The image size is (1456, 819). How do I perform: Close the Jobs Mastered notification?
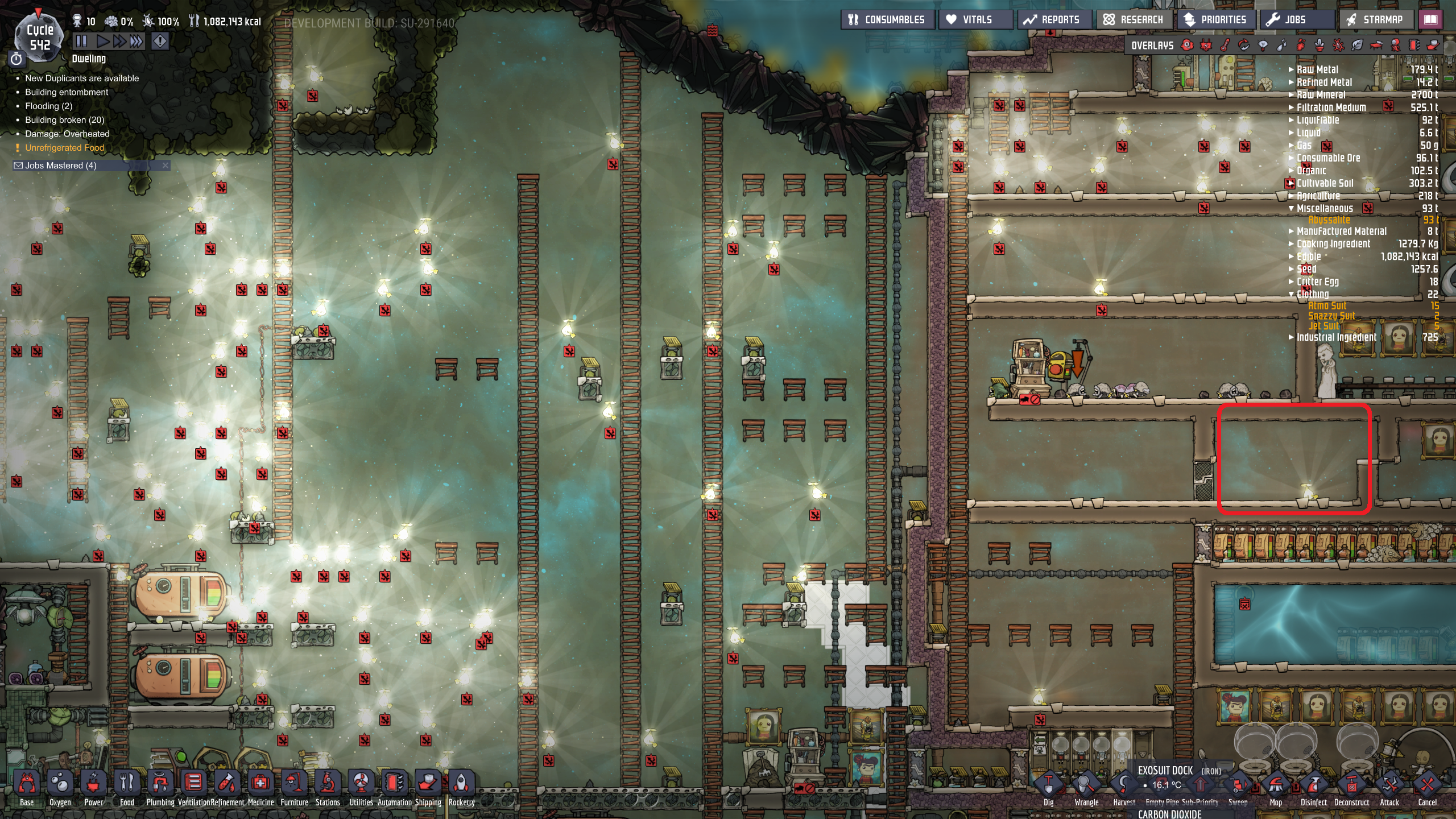tap(166, 166)
